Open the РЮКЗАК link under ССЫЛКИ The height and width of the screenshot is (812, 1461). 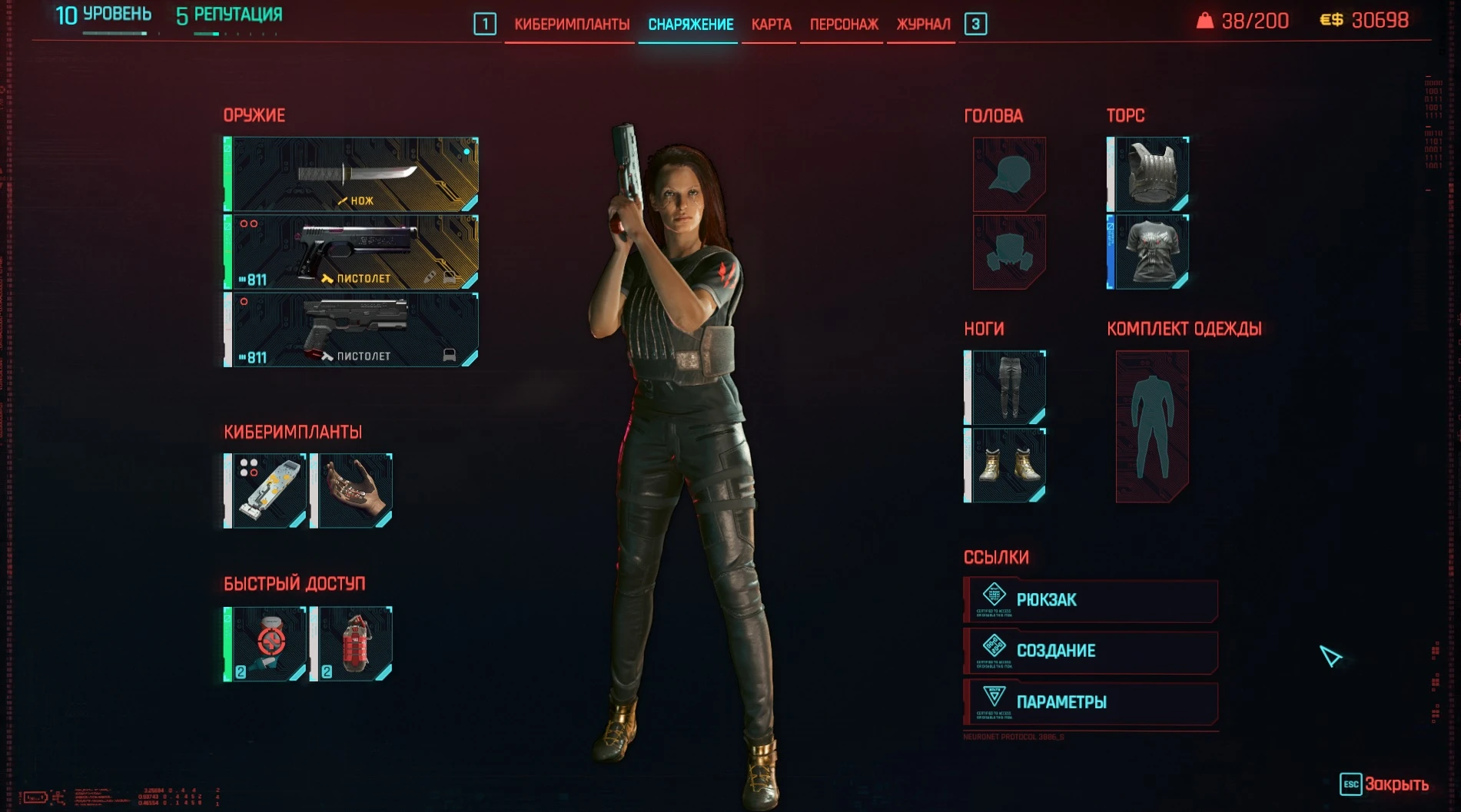point(1090,600)
